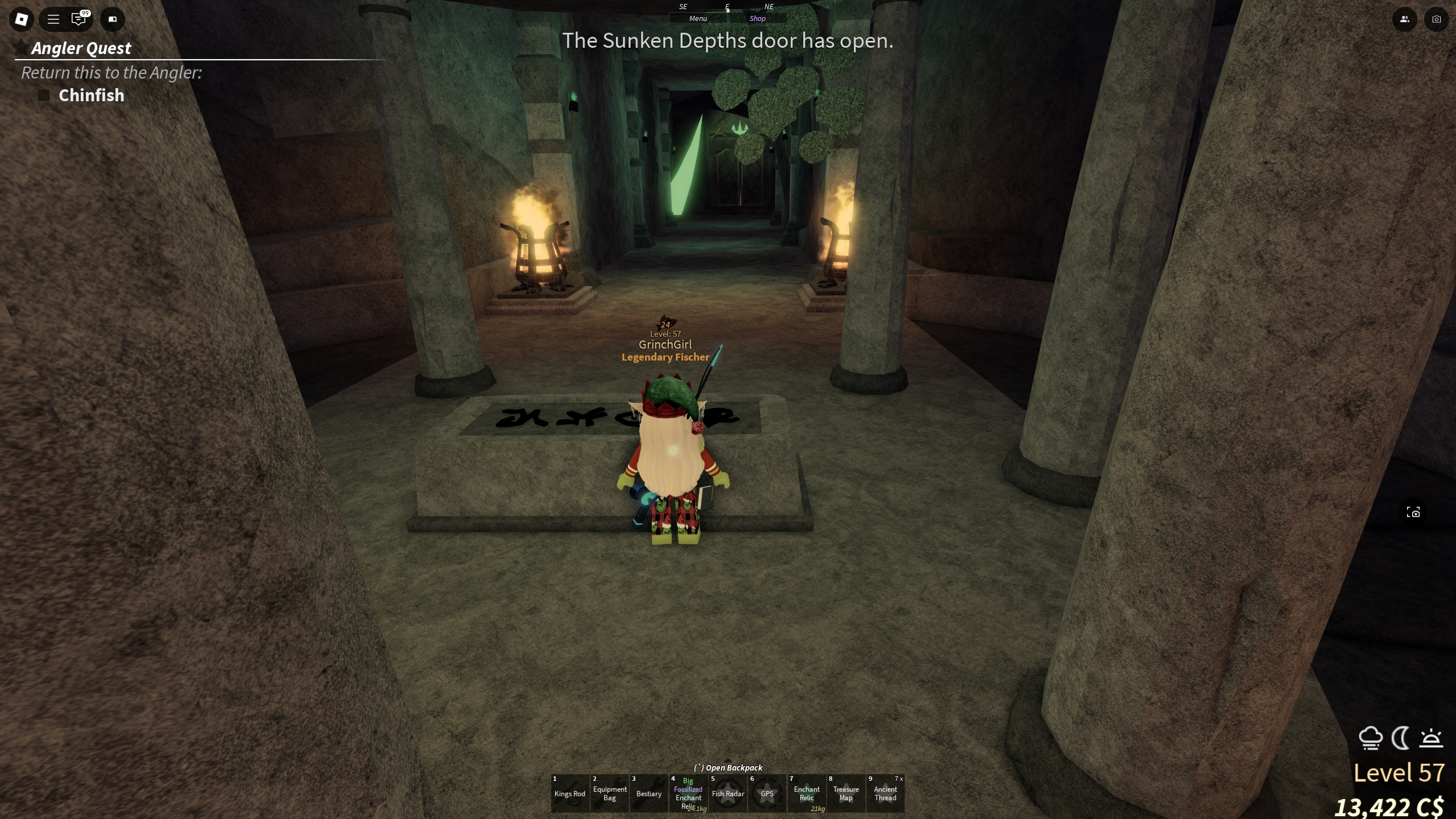Mark the Chinfish quest checkbox complete
The width and height of the screenshot is (1456, 819).
click(43, 95)
